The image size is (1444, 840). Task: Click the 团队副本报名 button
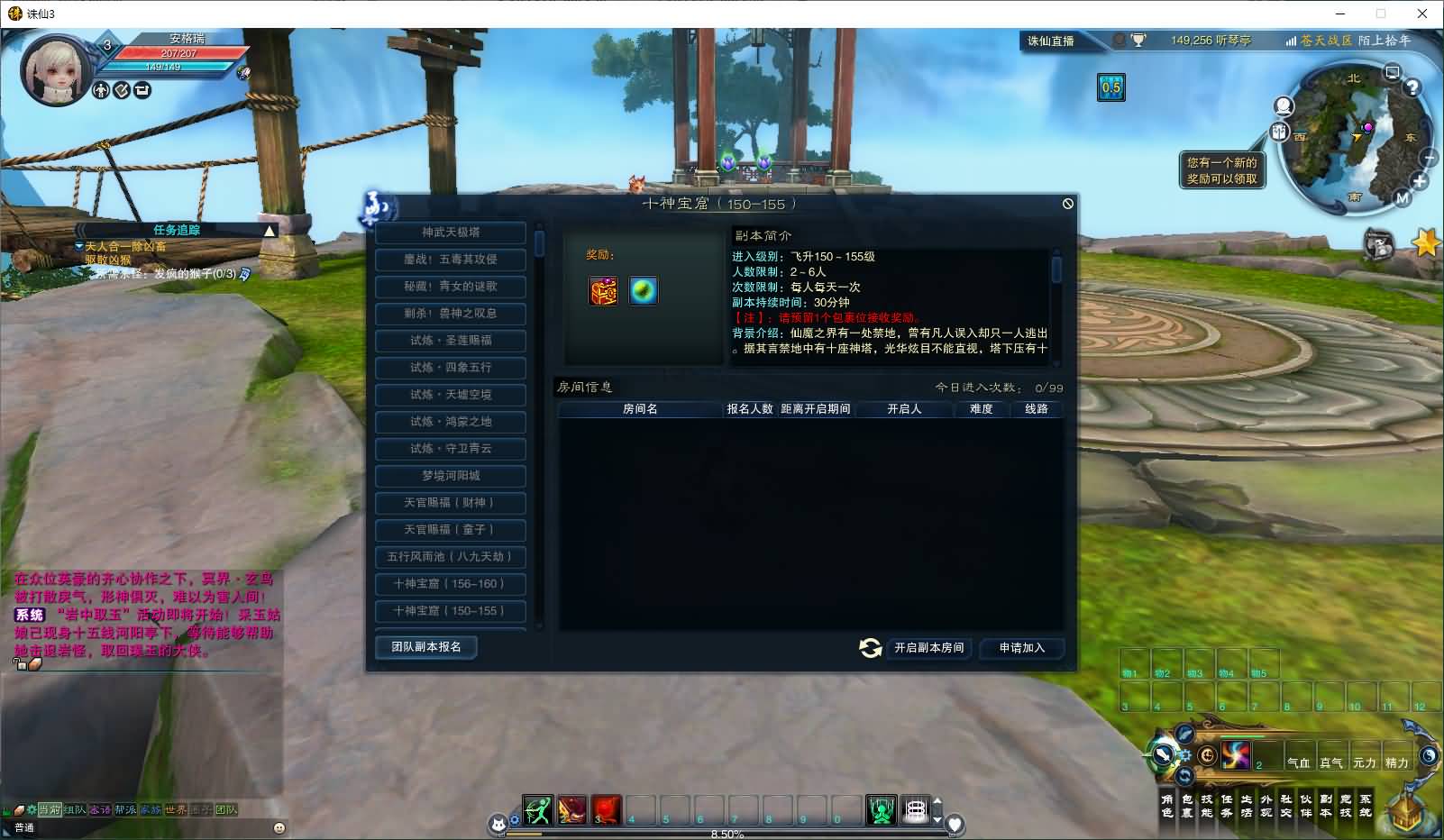[x=425, y=647]
